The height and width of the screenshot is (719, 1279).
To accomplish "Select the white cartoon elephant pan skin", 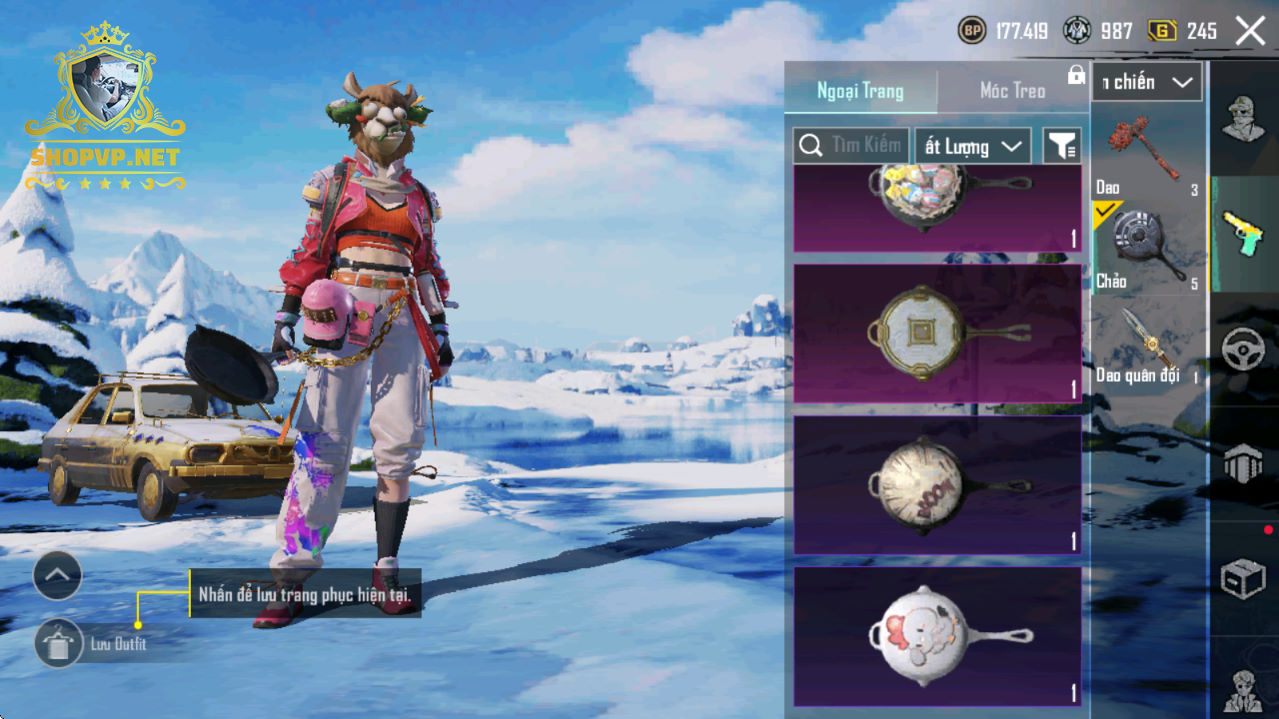I will (937, 636).
